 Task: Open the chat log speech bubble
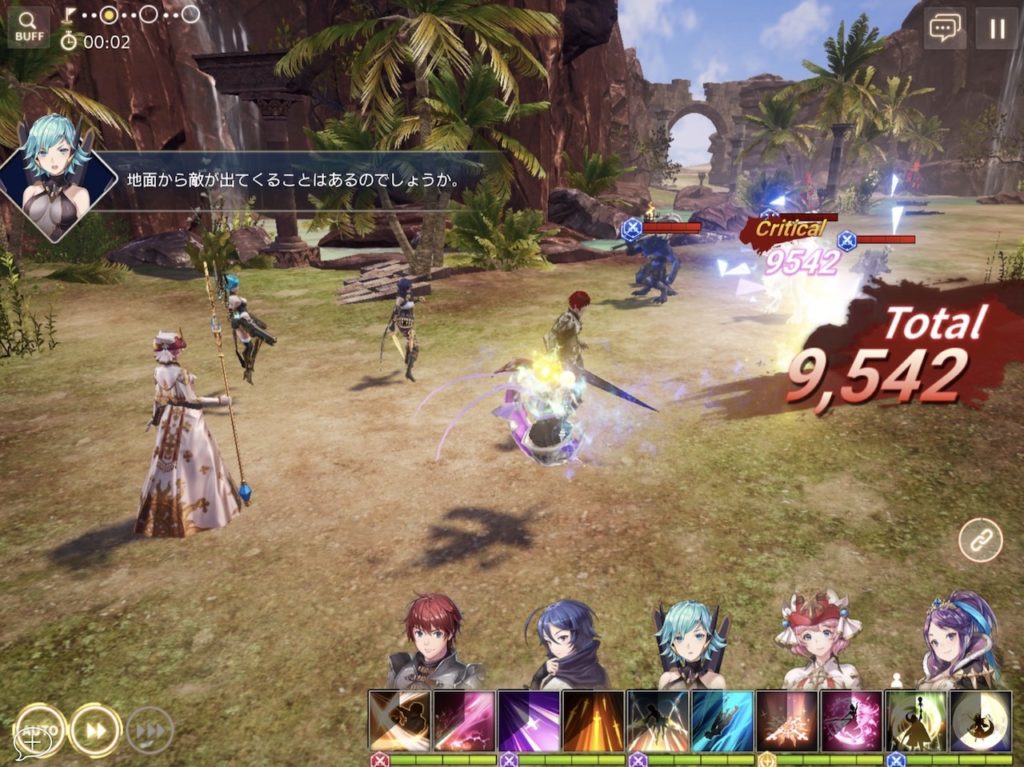click(x=944, y=28)
